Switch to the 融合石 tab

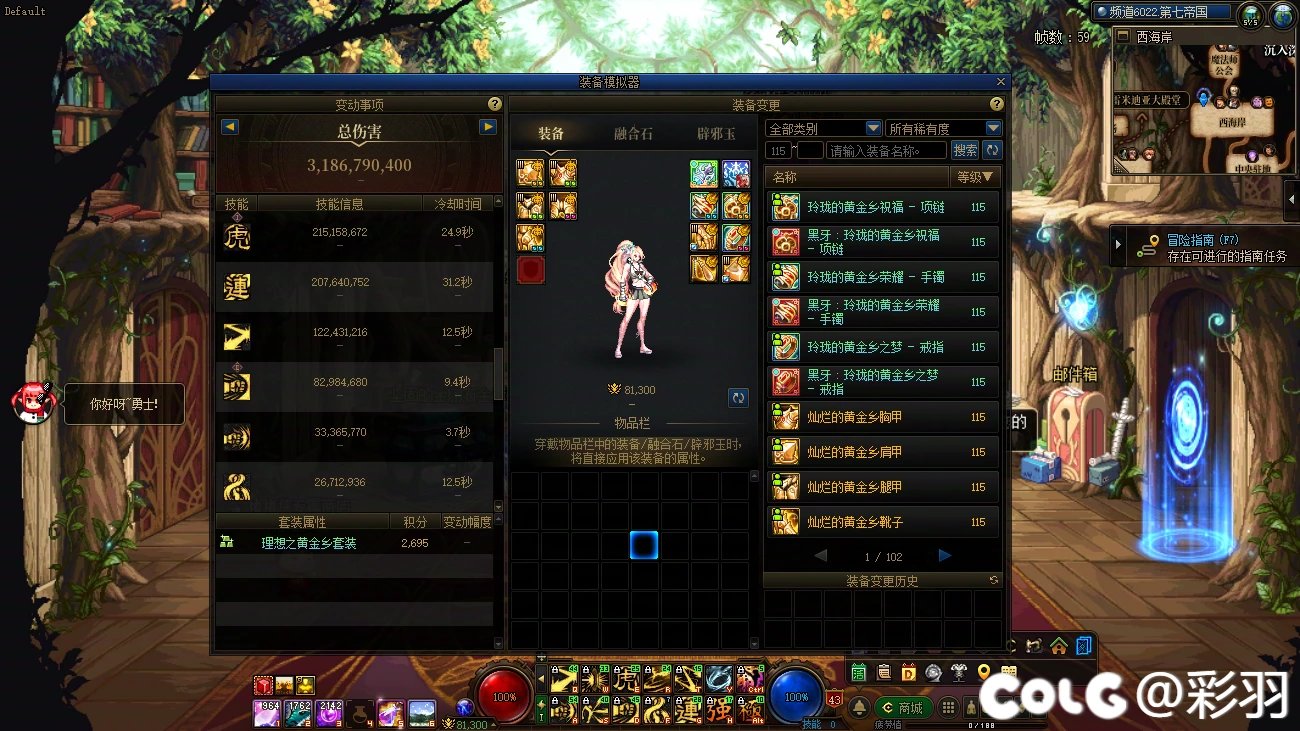pyautogui.click(x=632, y=133)
